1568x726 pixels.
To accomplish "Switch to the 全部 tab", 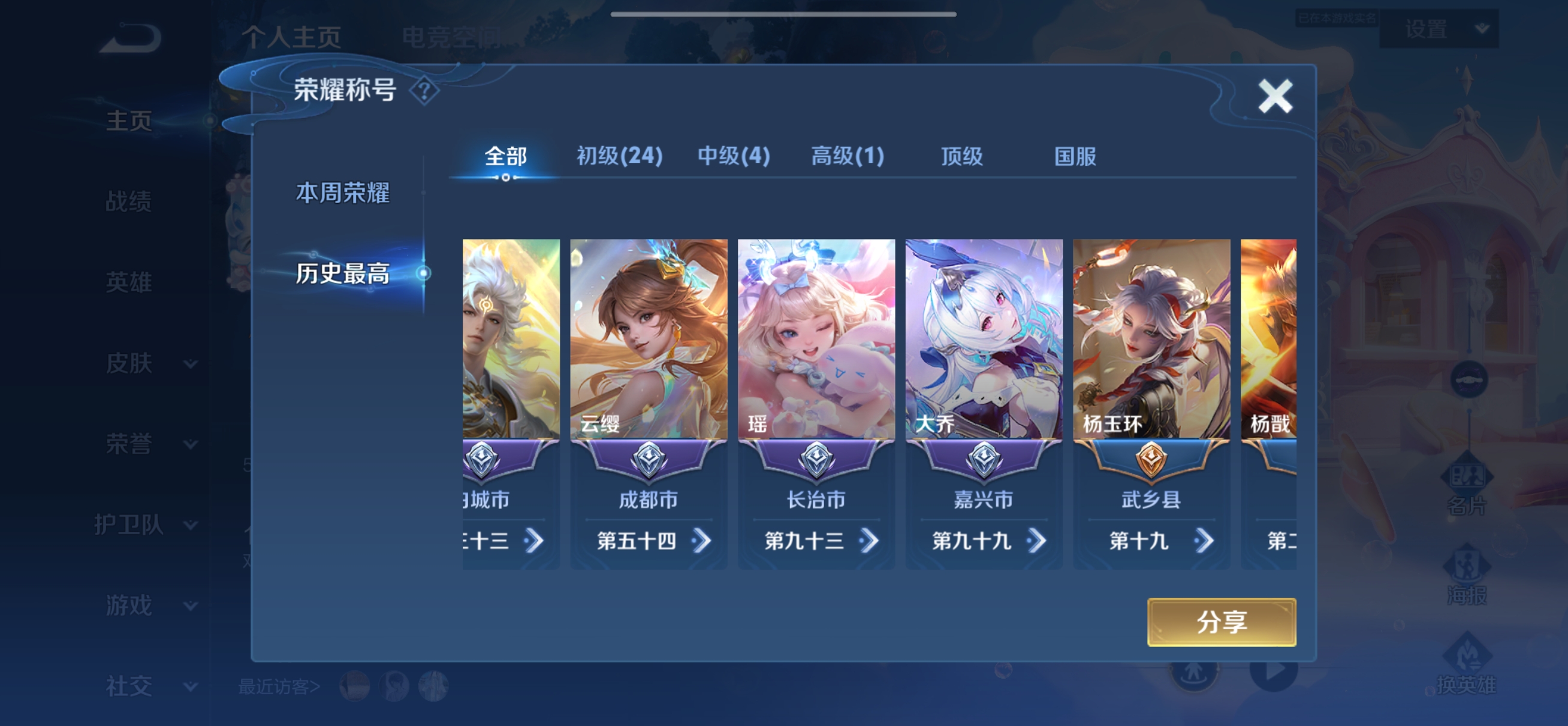I will click(505, 156).
